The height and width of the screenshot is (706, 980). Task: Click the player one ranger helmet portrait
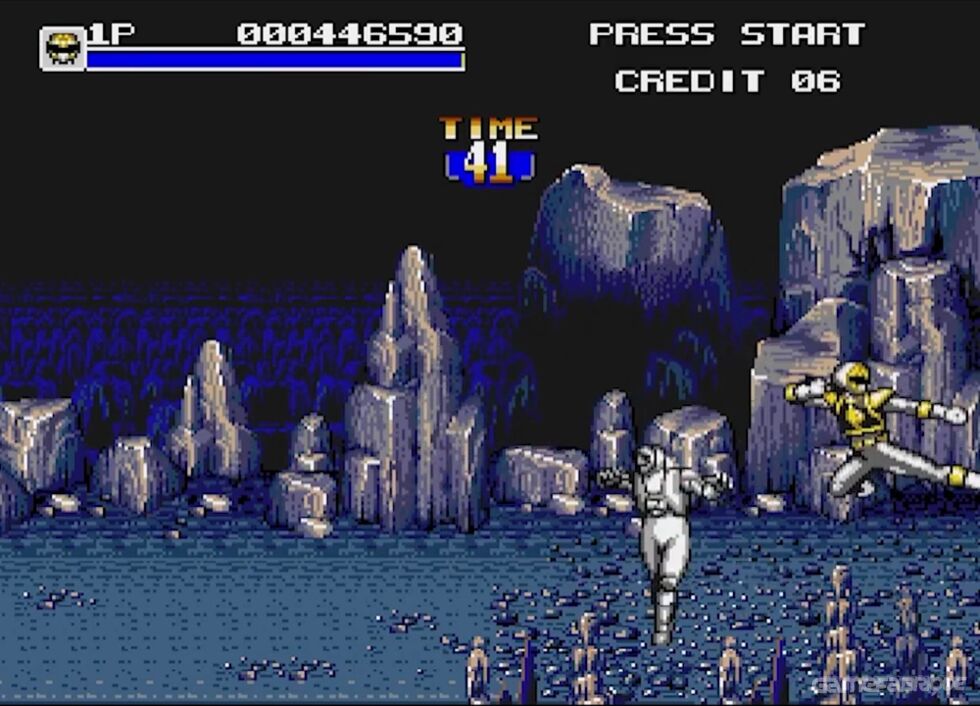62,48
